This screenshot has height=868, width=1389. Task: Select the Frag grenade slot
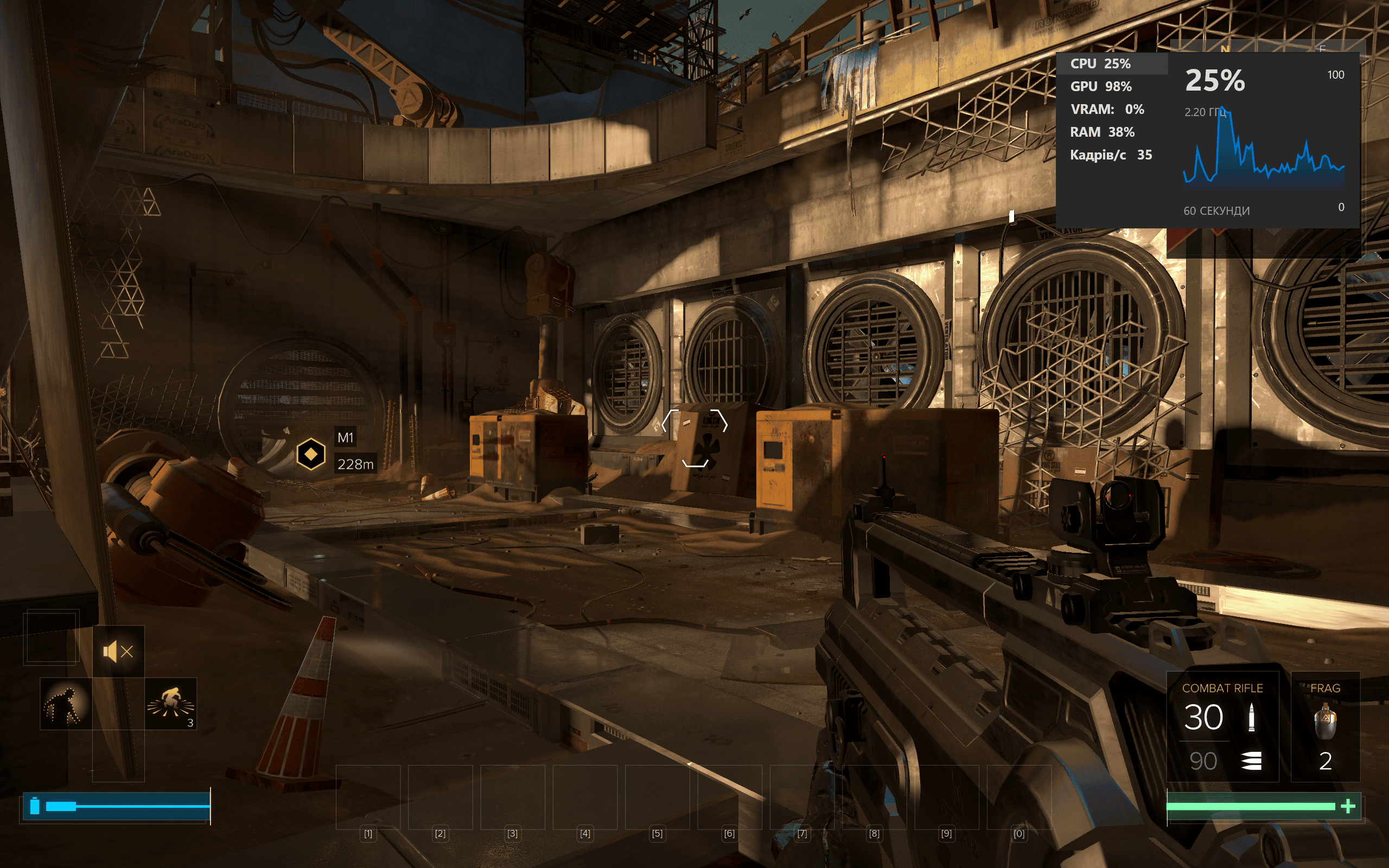(1325, 726)
